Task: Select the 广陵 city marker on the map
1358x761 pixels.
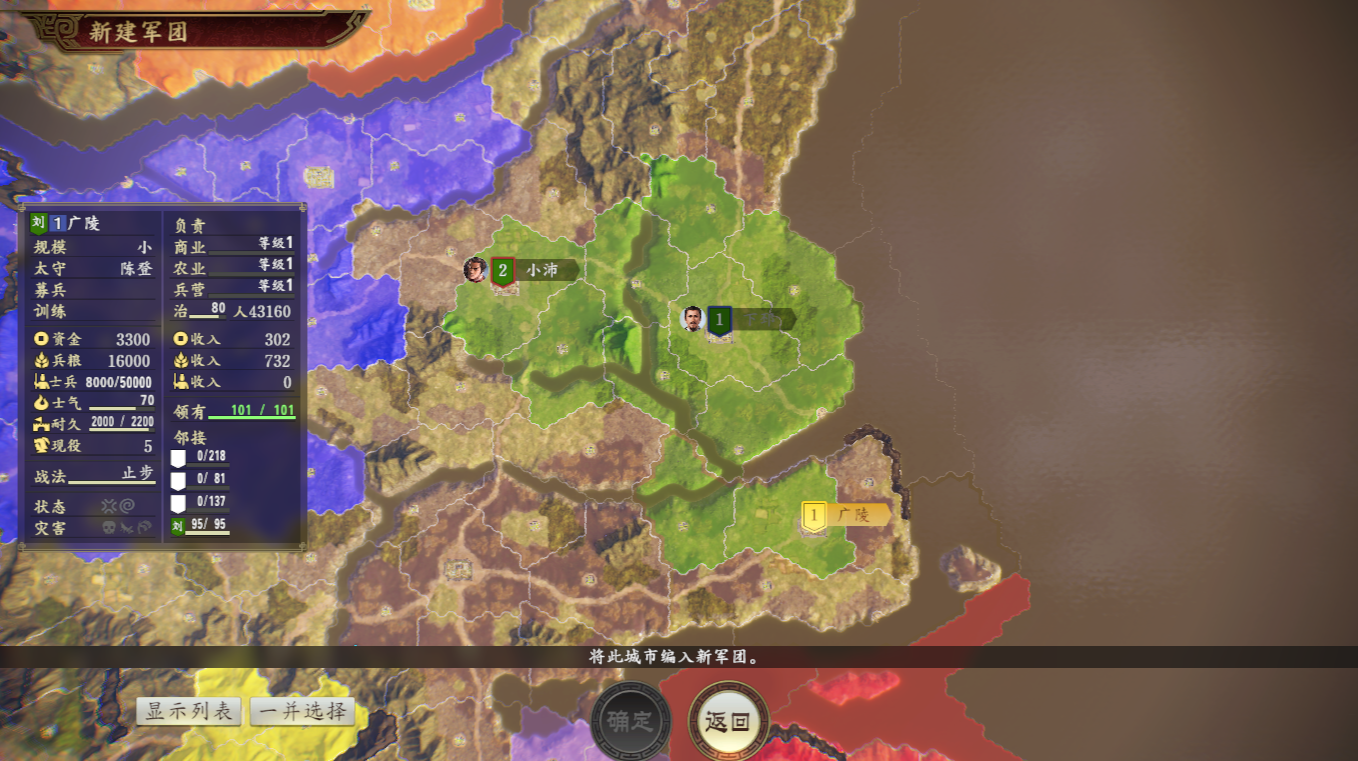Action: (815, 513)
